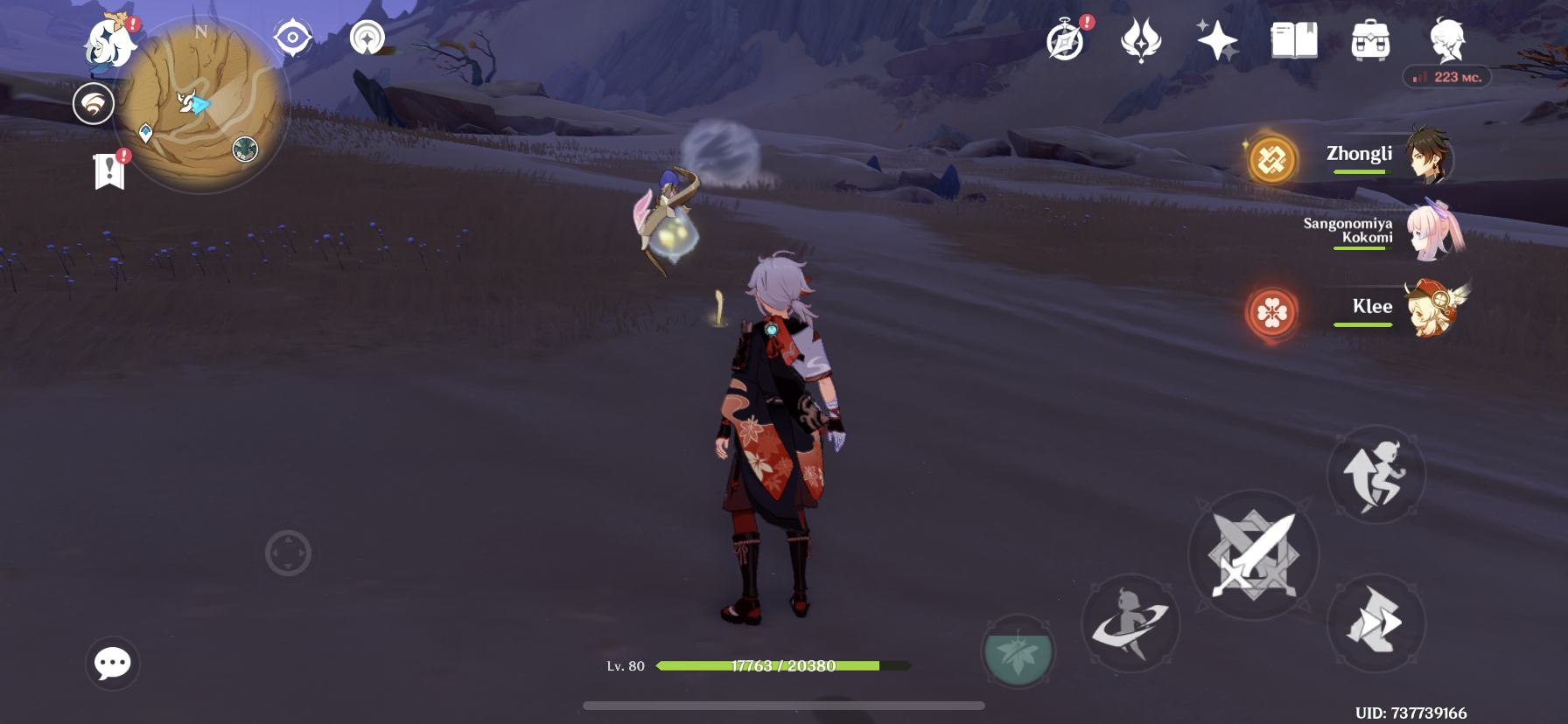The image size is (1568, 724).
Task: Open the inventory backpack
Action: 1370,40
